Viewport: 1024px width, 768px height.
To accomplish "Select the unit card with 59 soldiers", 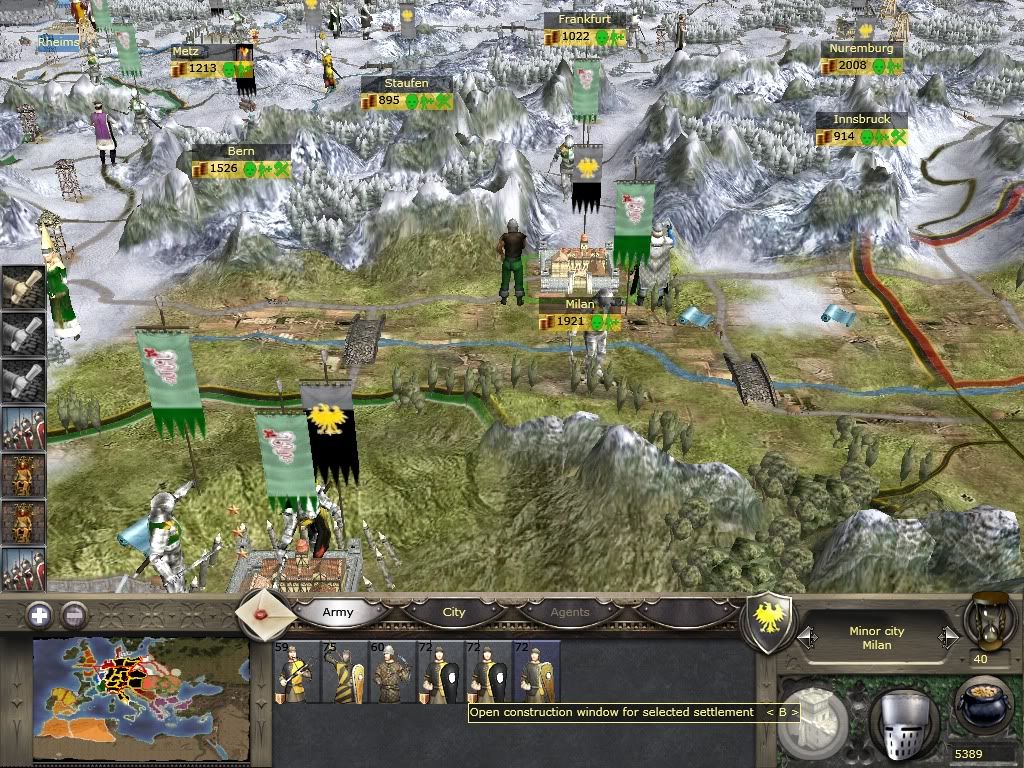I will tap(294, 675).
